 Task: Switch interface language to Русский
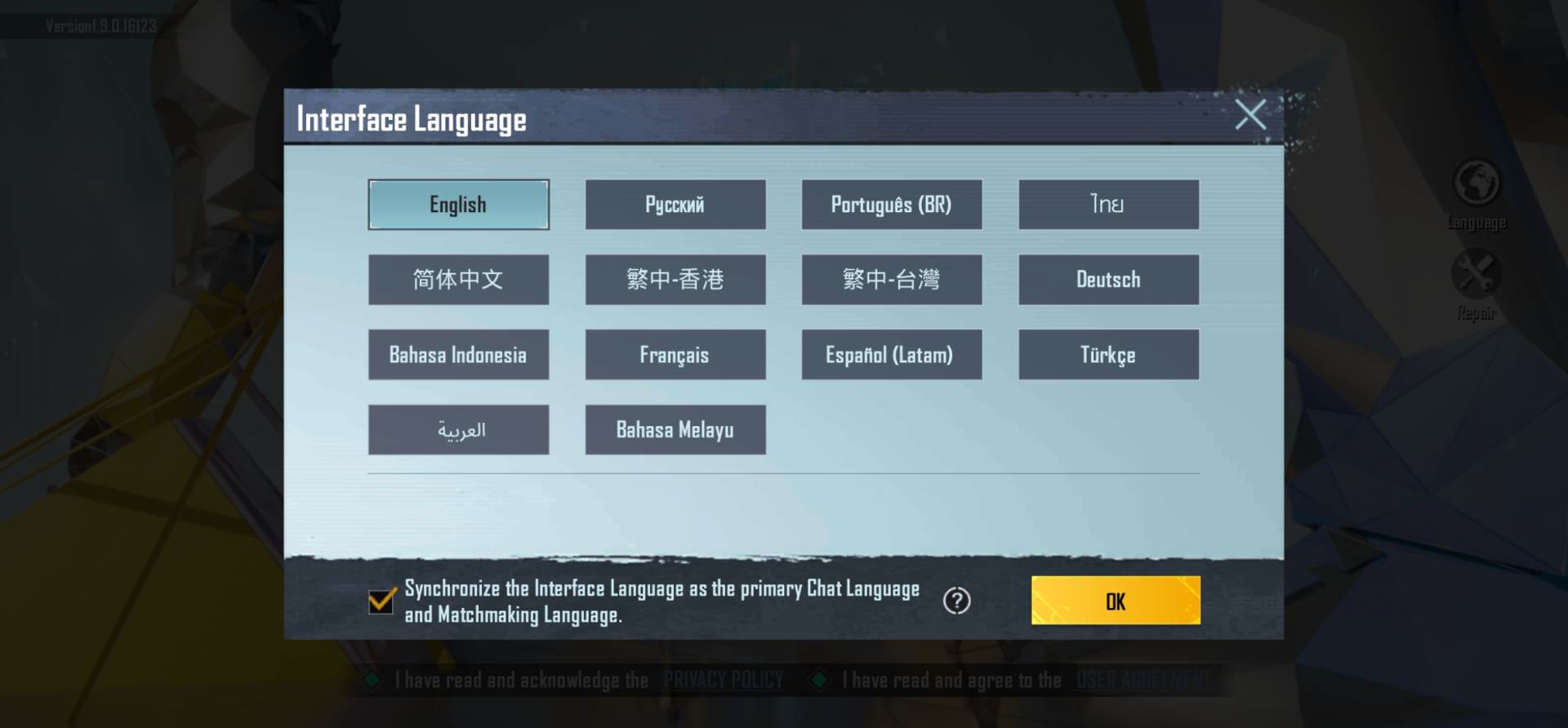point(675,205)
